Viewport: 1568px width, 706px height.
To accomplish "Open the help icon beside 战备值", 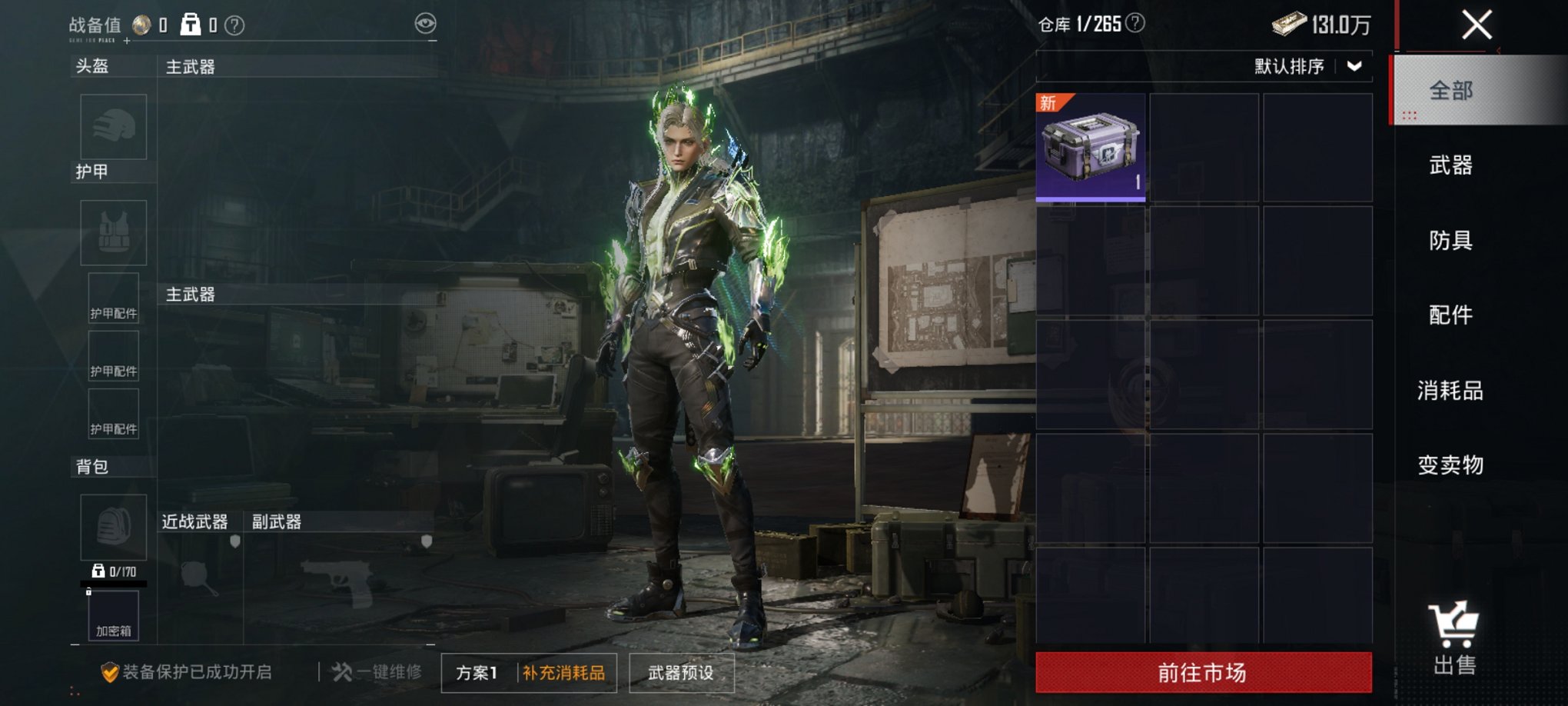I will pos(234,26).
